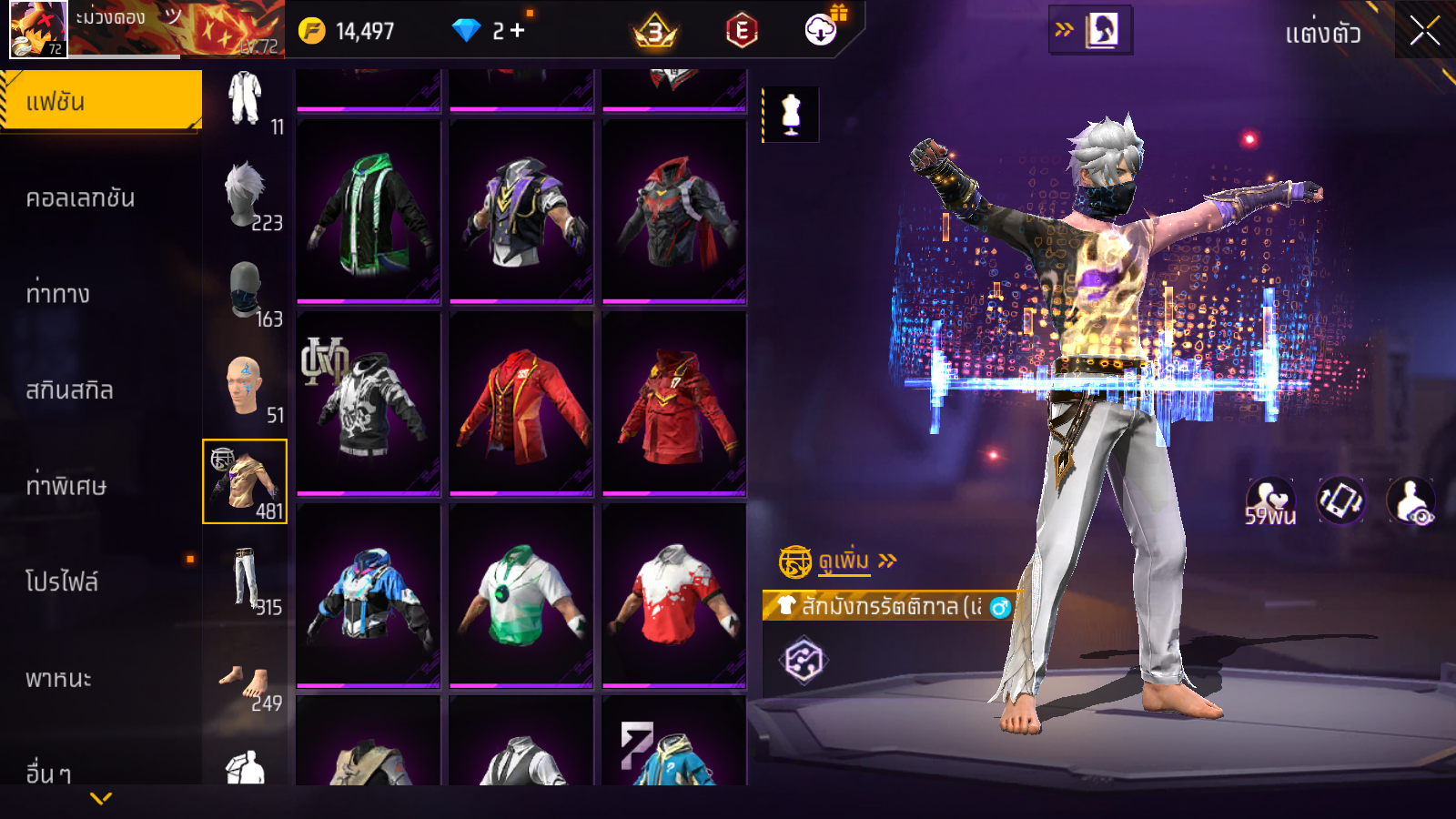Open the cloud download gift icon

tap(821, 30)
